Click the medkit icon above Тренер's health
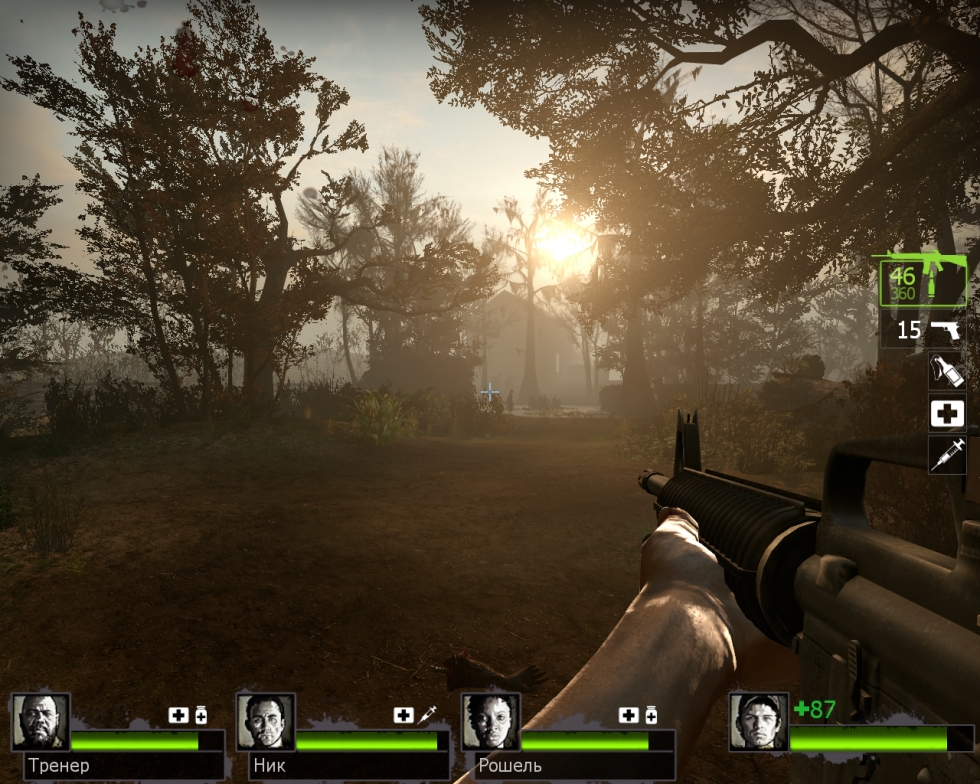The width and height of the screenshot is (980, 784). [x=178, y=714]
